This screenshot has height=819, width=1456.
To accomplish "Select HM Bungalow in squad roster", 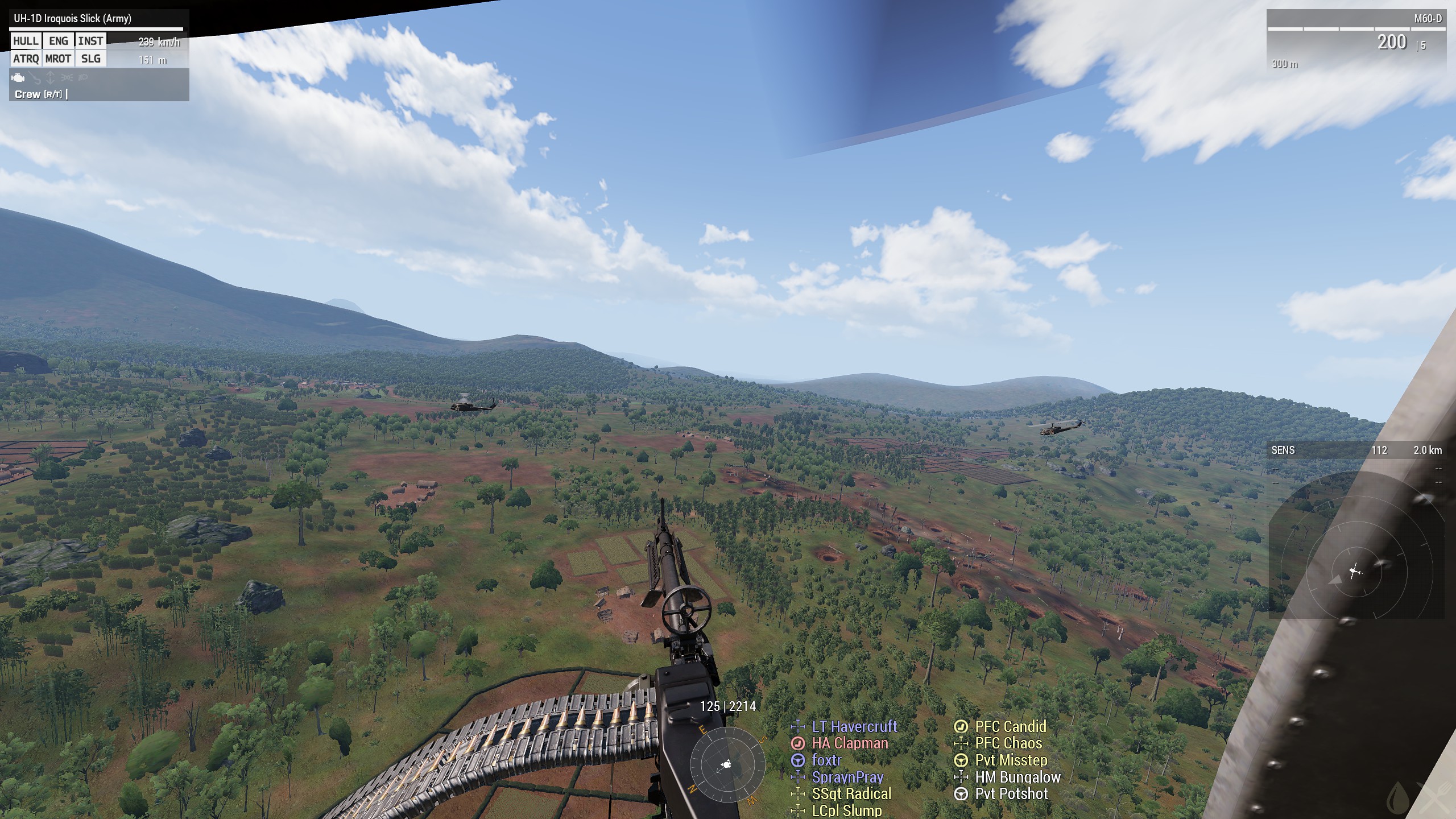I will [1017, 777].
